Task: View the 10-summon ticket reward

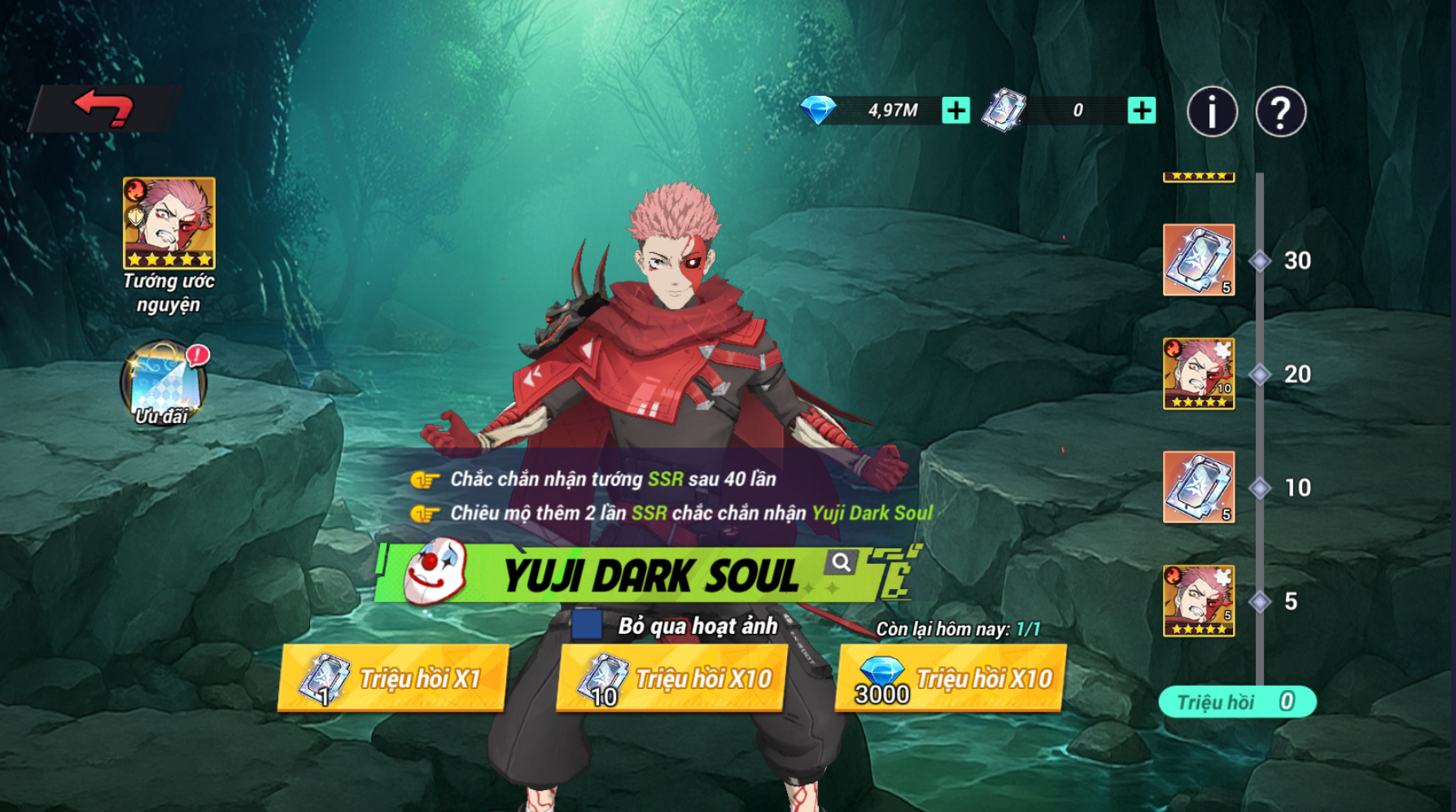Action: [x=1199, y=487]
